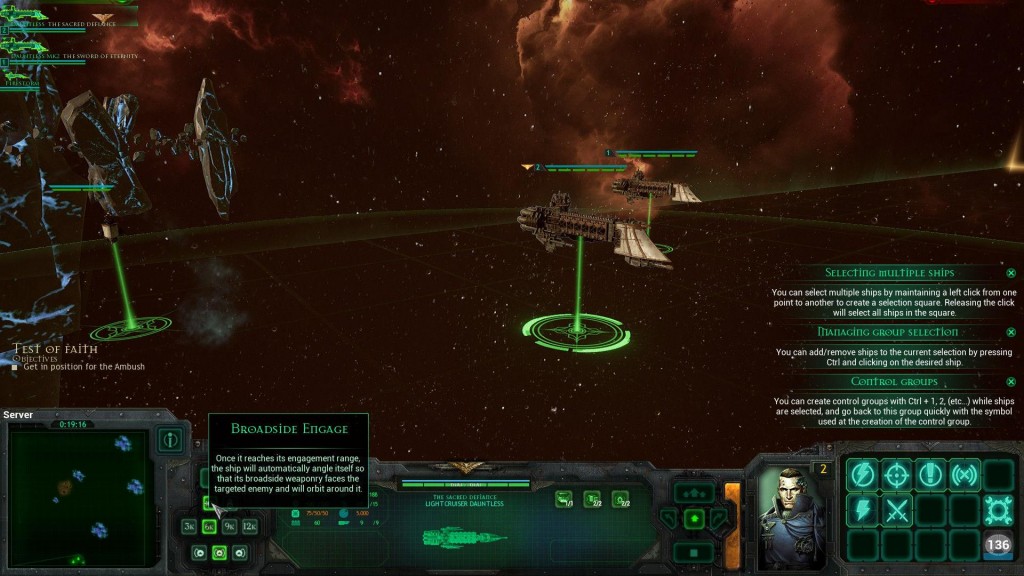Activate the circled lightning bolt skill
Viewport: 1024px width, 576px height.
(x=861, y=475)
